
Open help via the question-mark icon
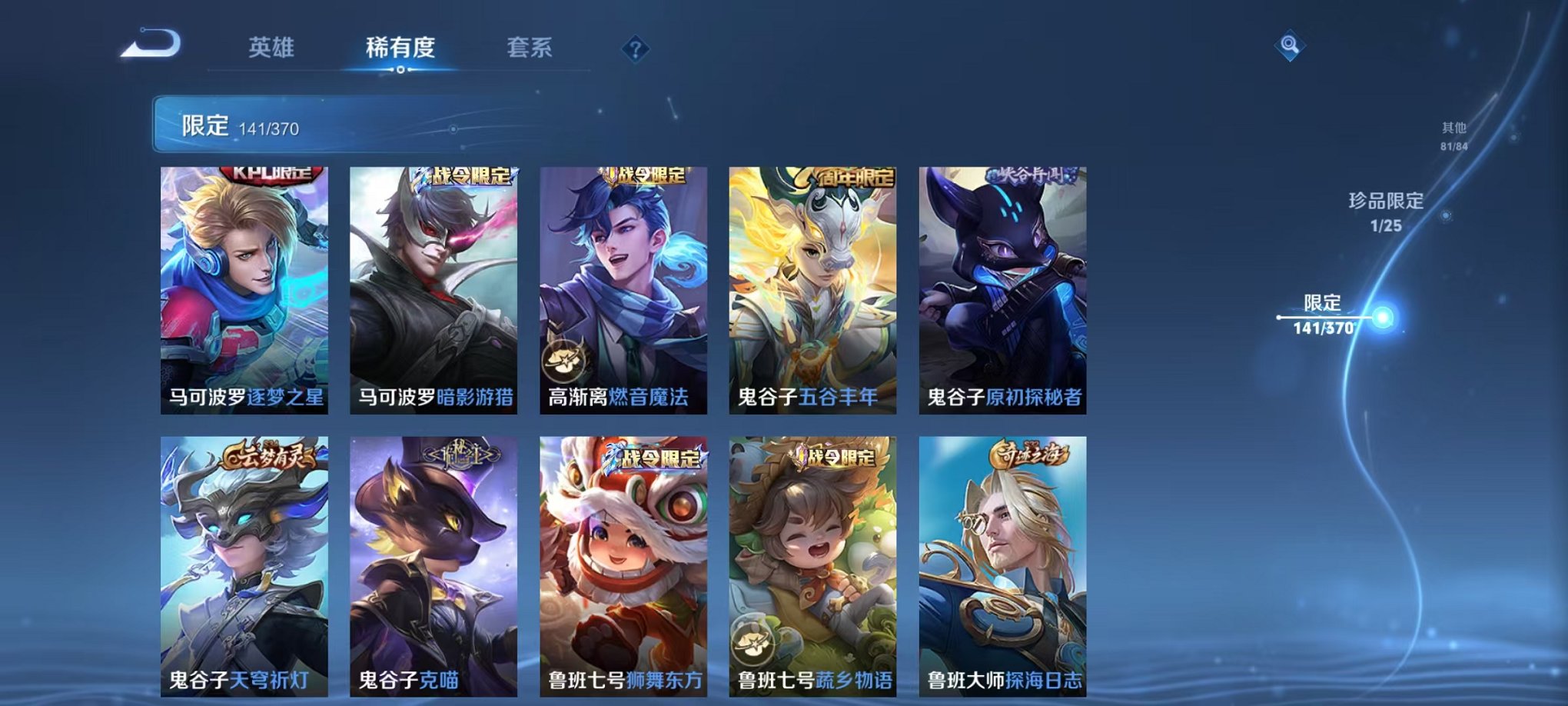click(x=636, y=48)
